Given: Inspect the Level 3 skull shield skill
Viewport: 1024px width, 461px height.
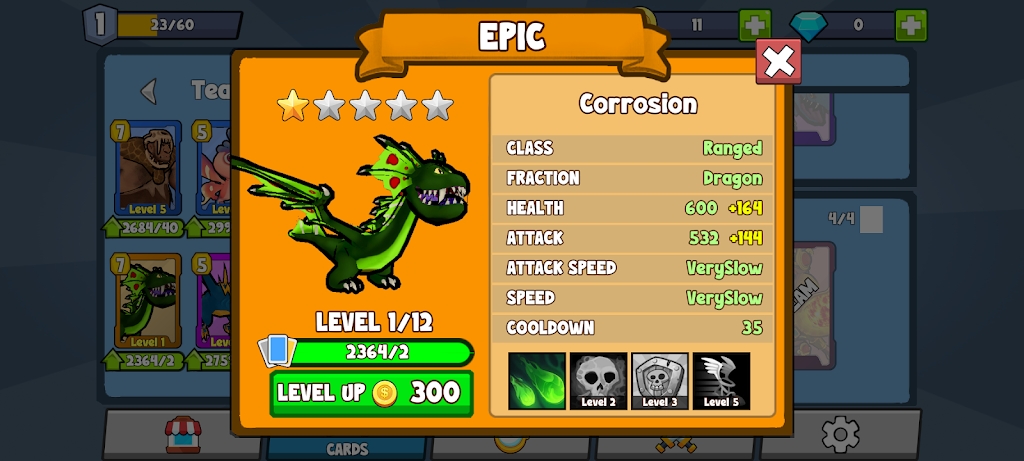Looking at the screenshot, I should tap(659, 381).
